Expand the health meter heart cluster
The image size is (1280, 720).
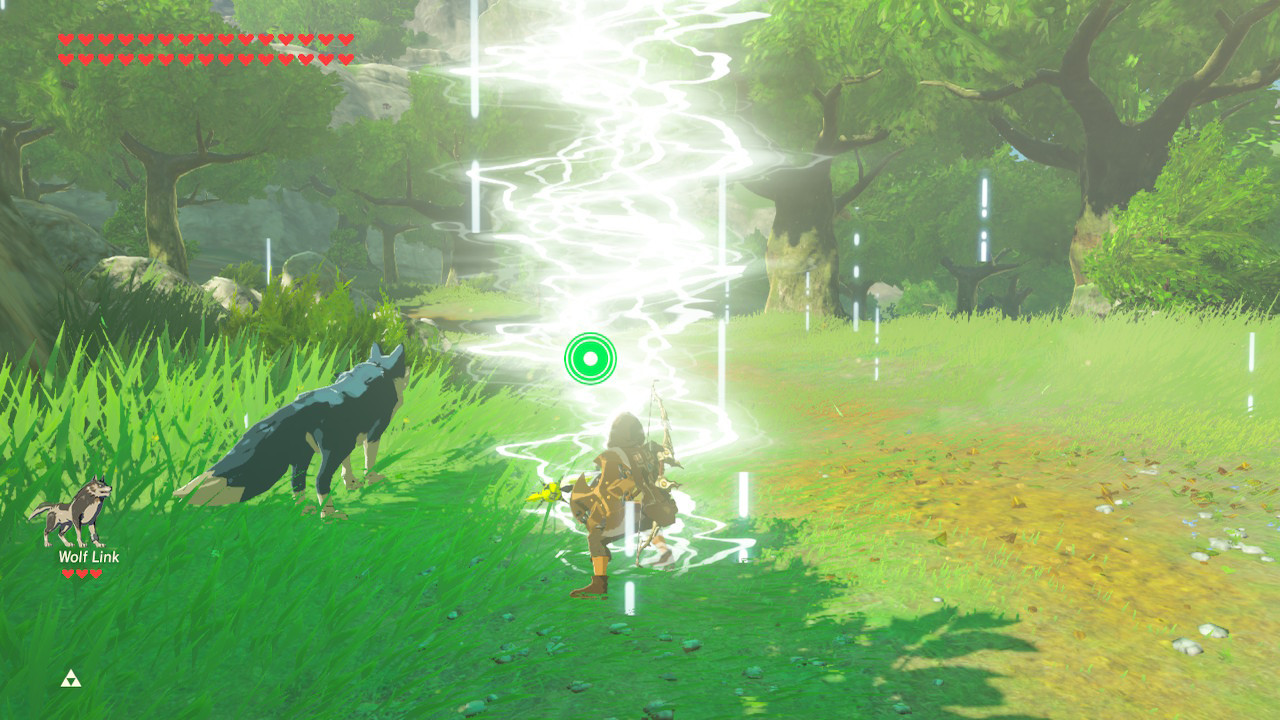click(x=205, y=48)
